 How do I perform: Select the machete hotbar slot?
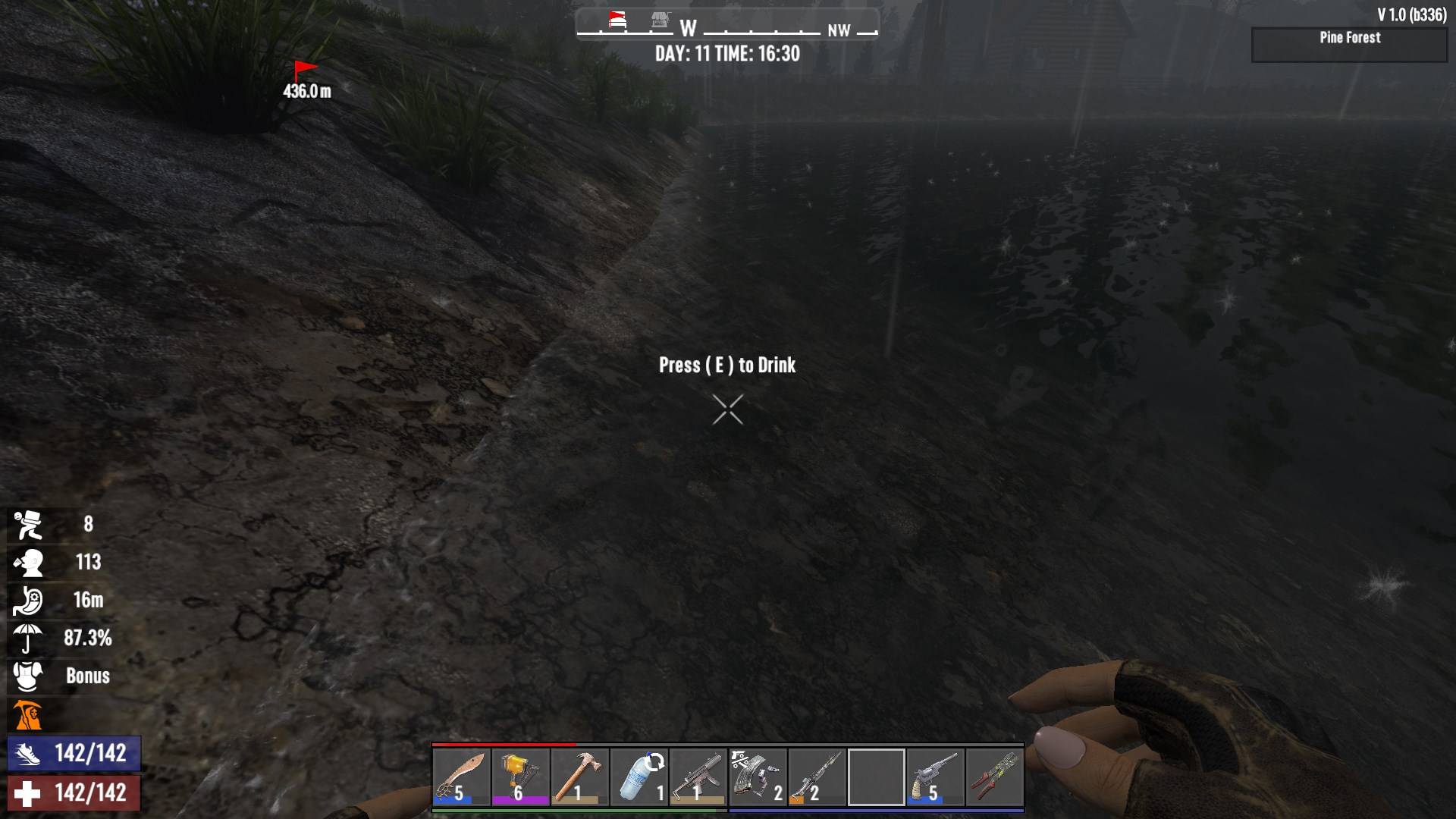(461, 777)
